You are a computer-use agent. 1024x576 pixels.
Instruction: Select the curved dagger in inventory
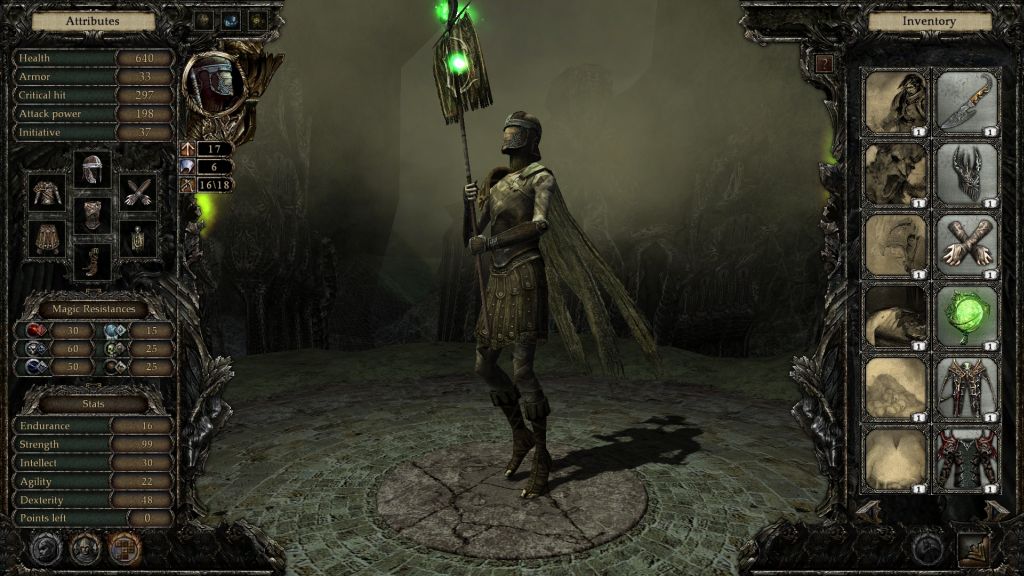tap(968, 101)
